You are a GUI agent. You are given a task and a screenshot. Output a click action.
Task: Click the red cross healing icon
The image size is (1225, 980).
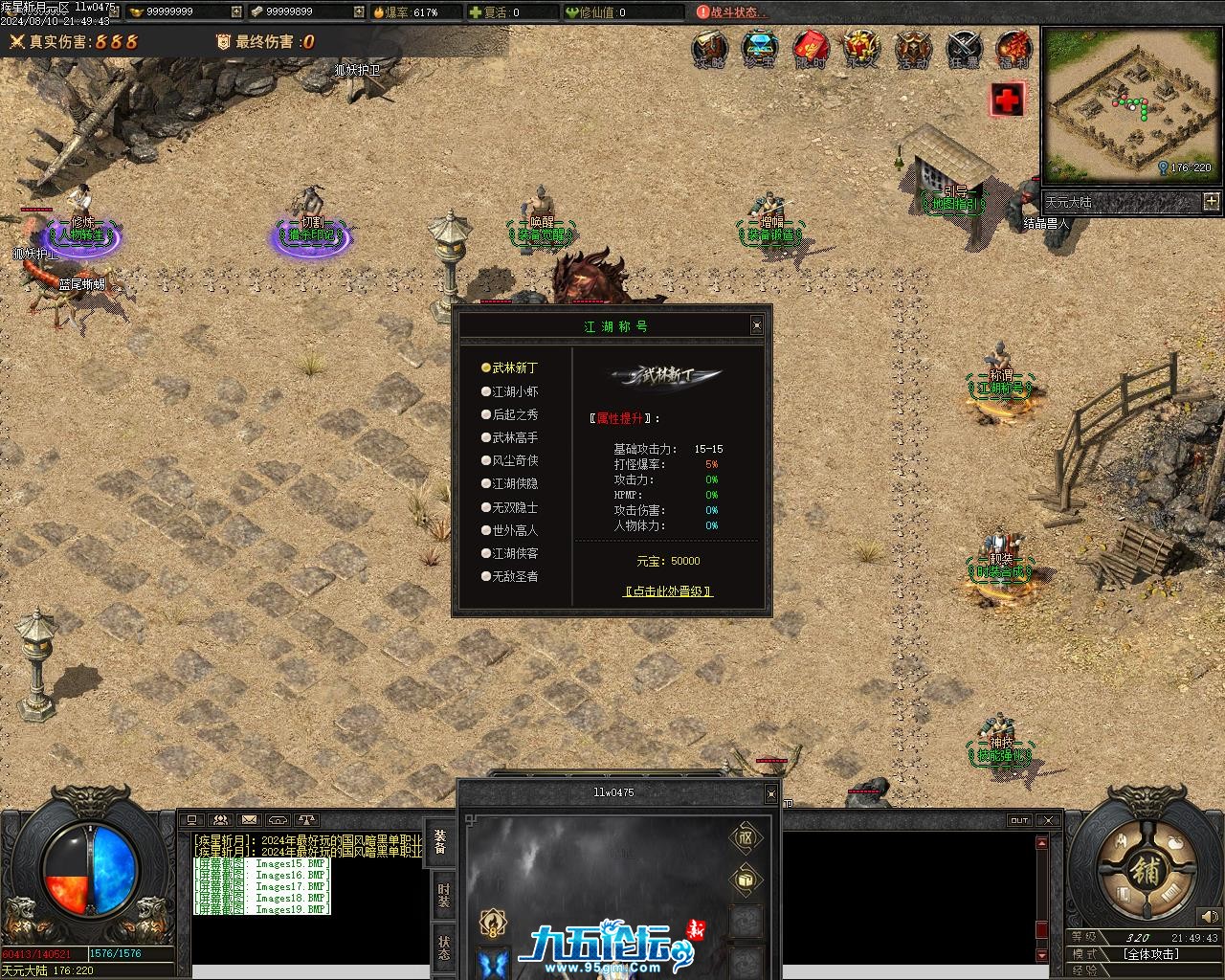click(1007, 99)
